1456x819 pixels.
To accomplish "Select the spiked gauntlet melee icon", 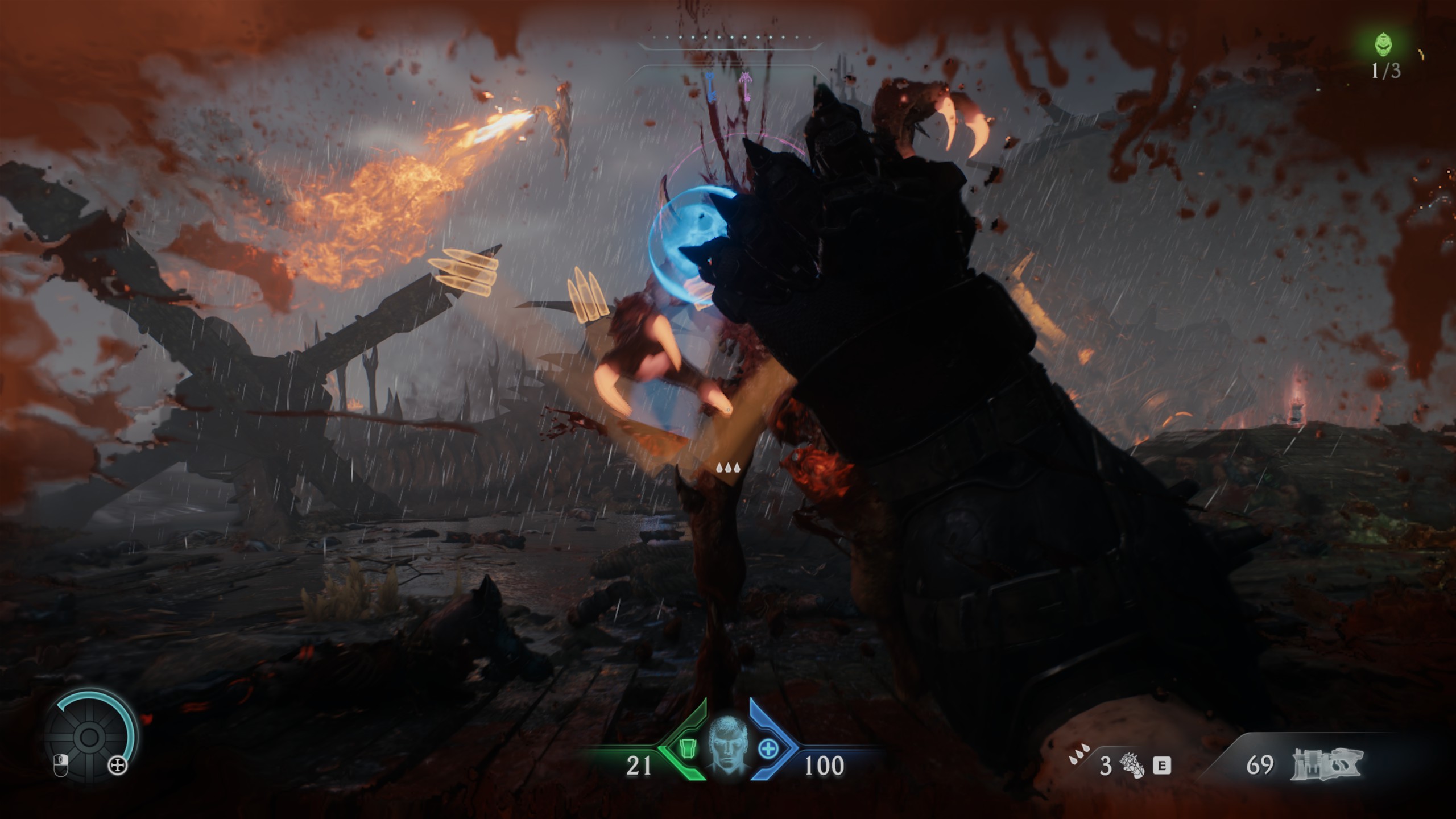I will [1131, 766].
